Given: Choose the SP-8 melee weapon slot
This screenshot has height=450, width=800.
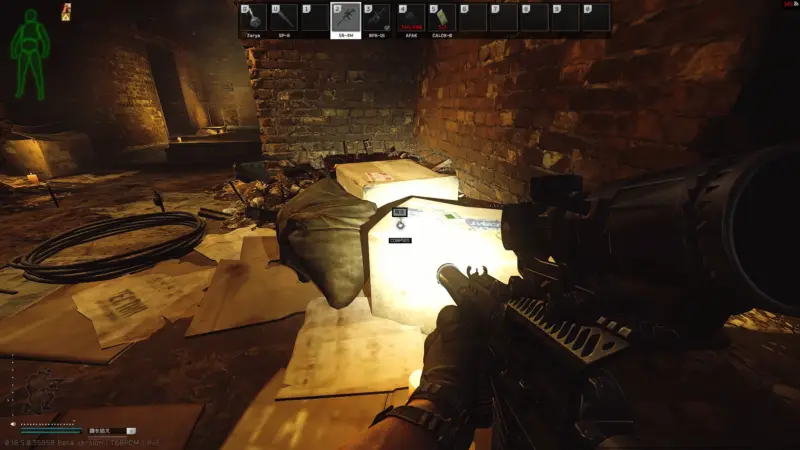Looking at the screenshot, I should tap(284, 19).
